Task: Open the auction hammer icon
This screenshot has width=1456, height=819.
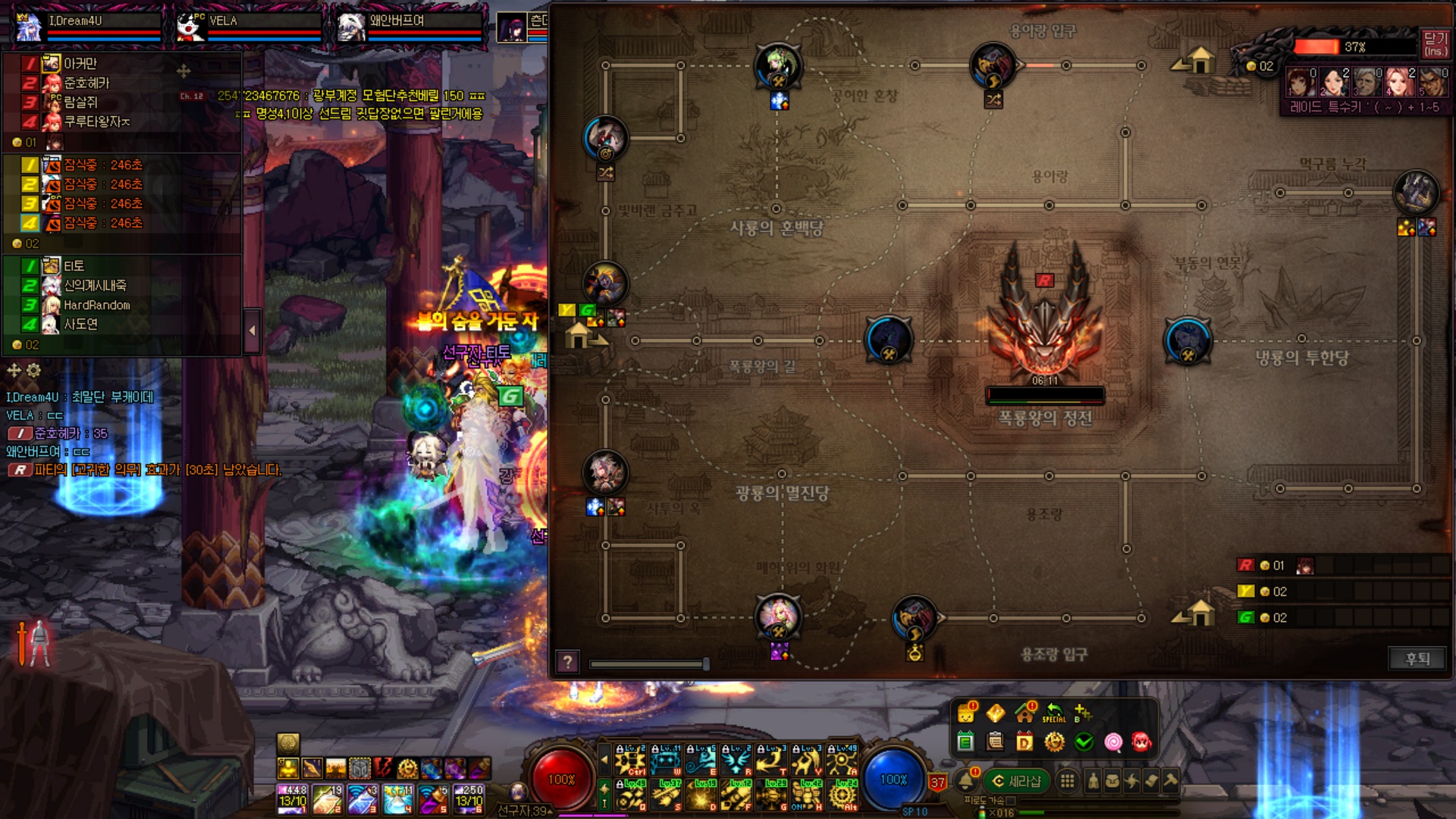Action: [x=1170, y=781]
